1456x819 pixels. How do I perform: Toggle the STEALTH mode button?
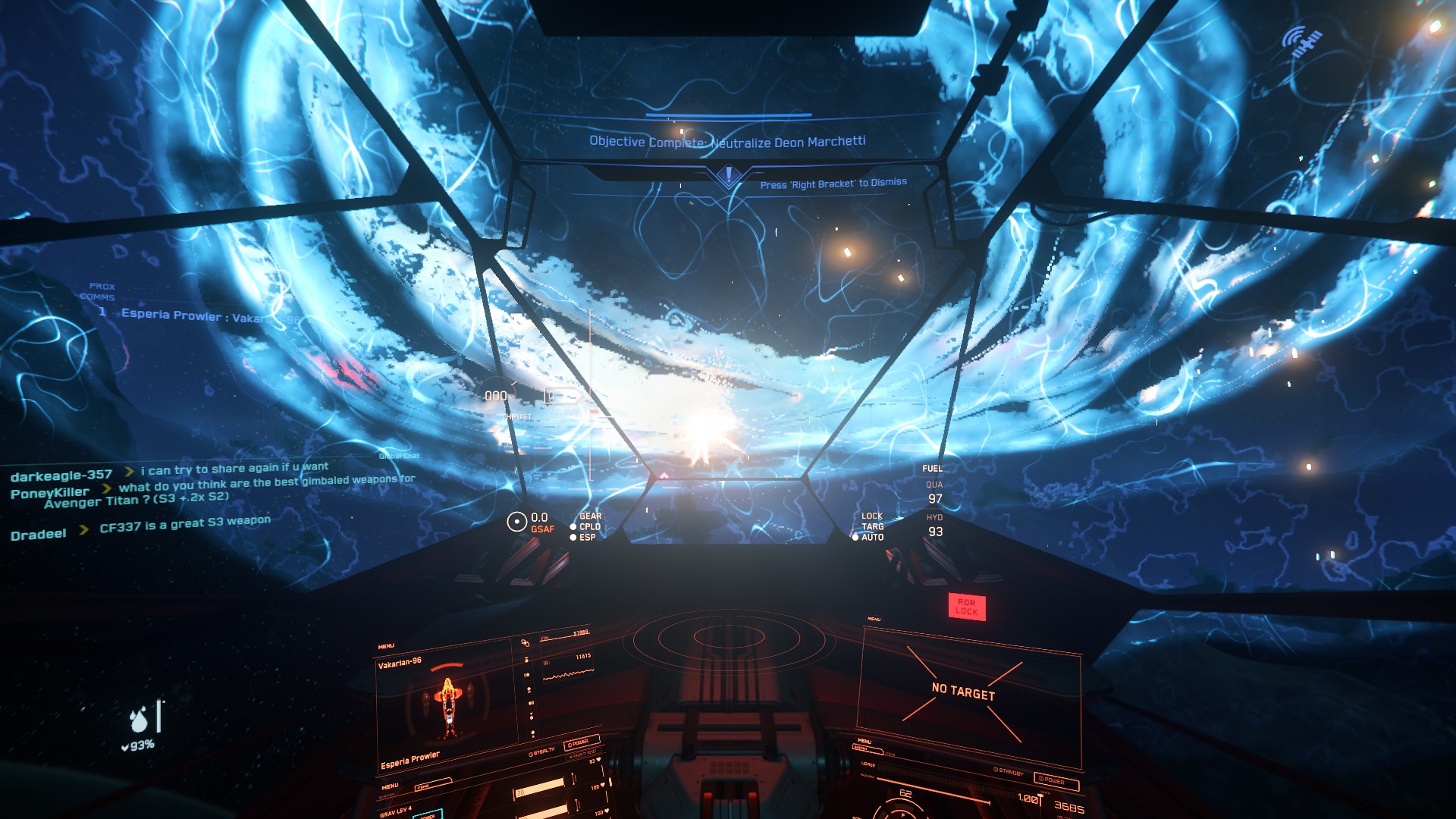click(542, 752)
